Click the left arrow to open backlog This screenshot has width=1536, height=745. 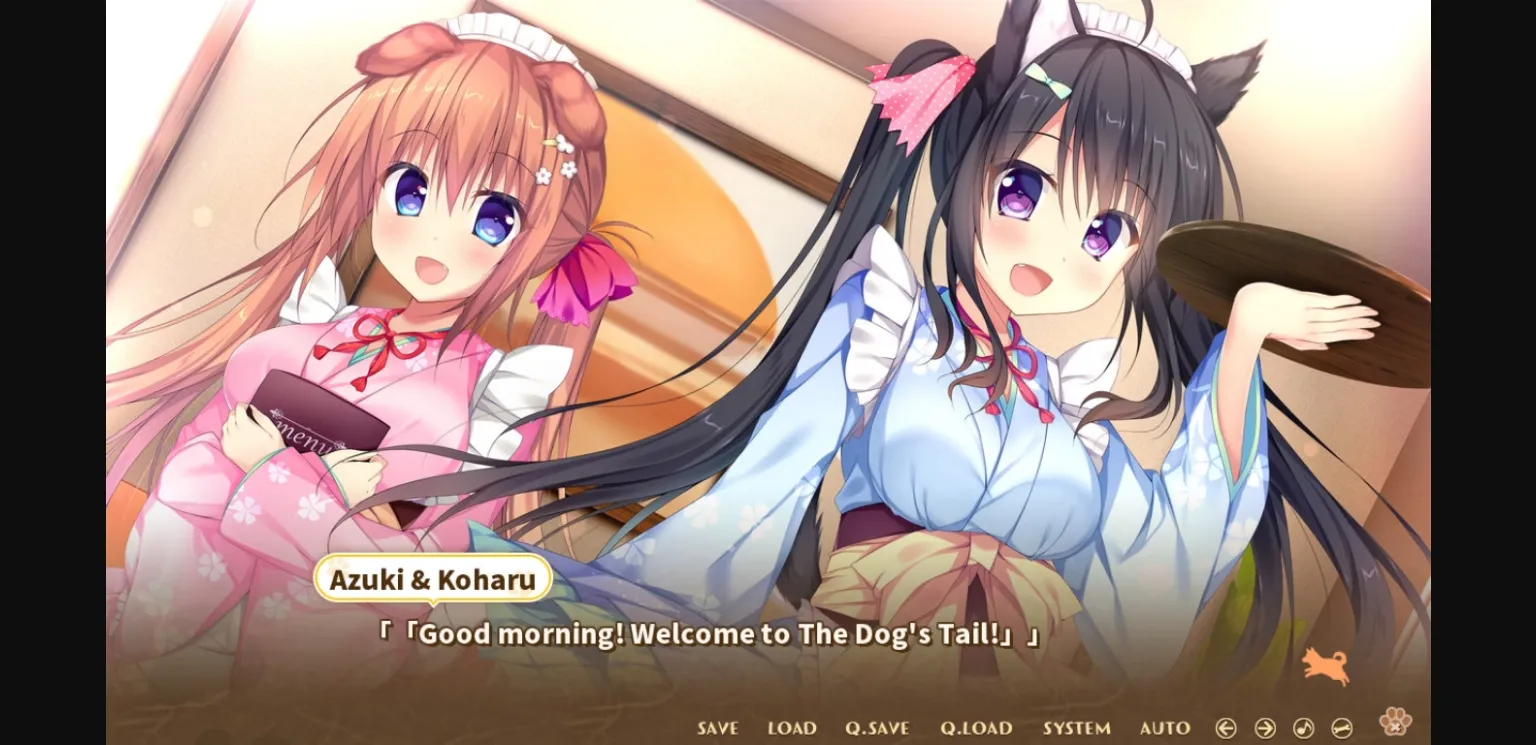pos(1226,728)
